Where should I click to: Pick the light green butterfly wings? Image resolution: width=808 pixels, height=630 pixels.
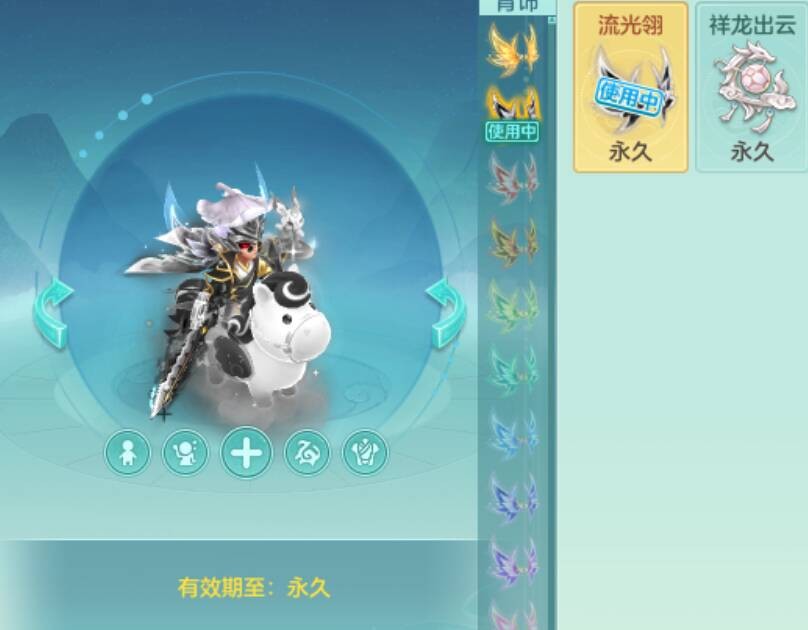point(512,305)
